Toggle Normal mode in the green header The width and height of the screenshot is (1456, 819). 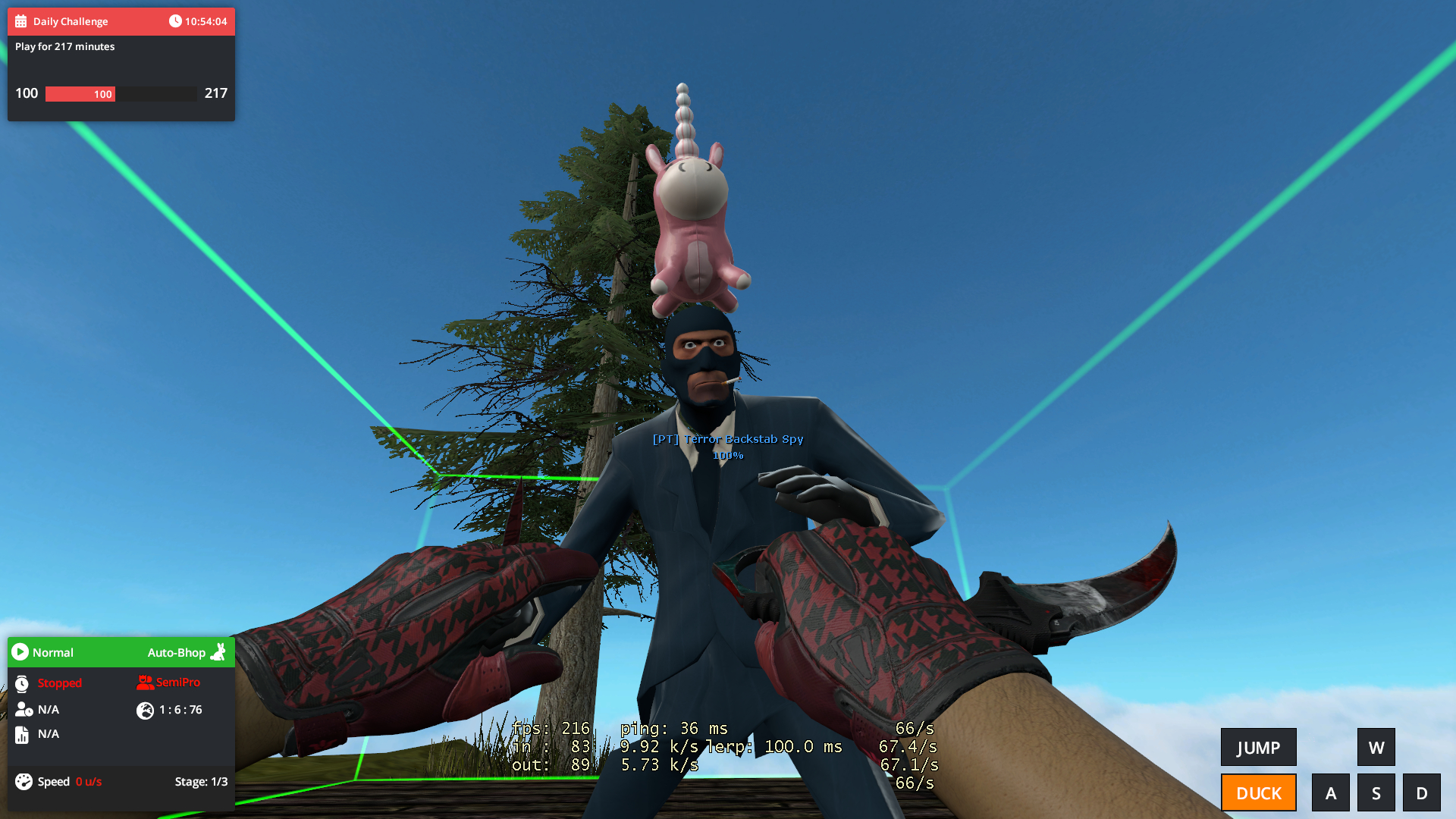tap(54, 652)
